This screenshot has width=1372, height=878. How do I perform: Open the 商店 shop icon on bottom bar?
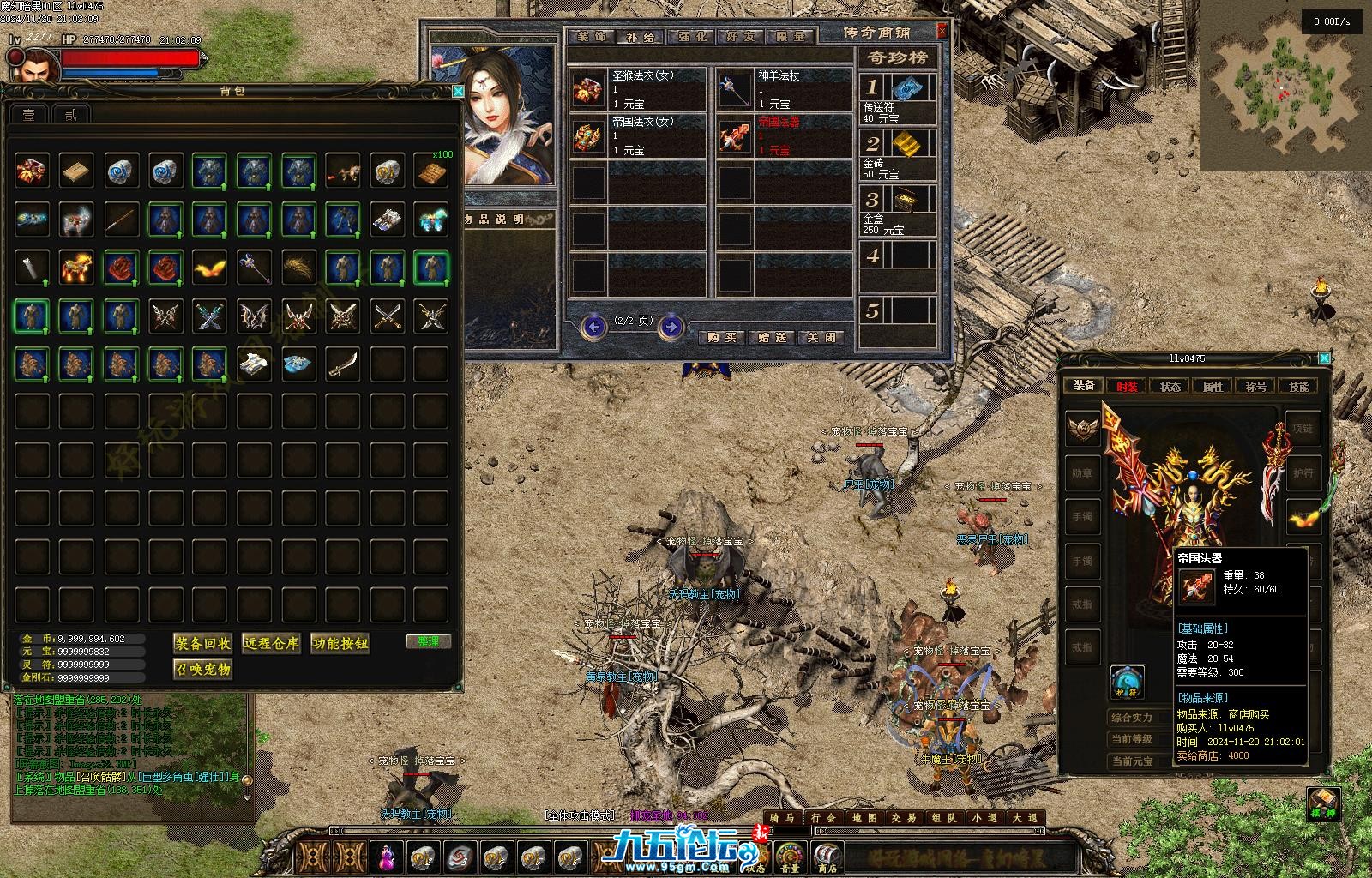(826, 856)
